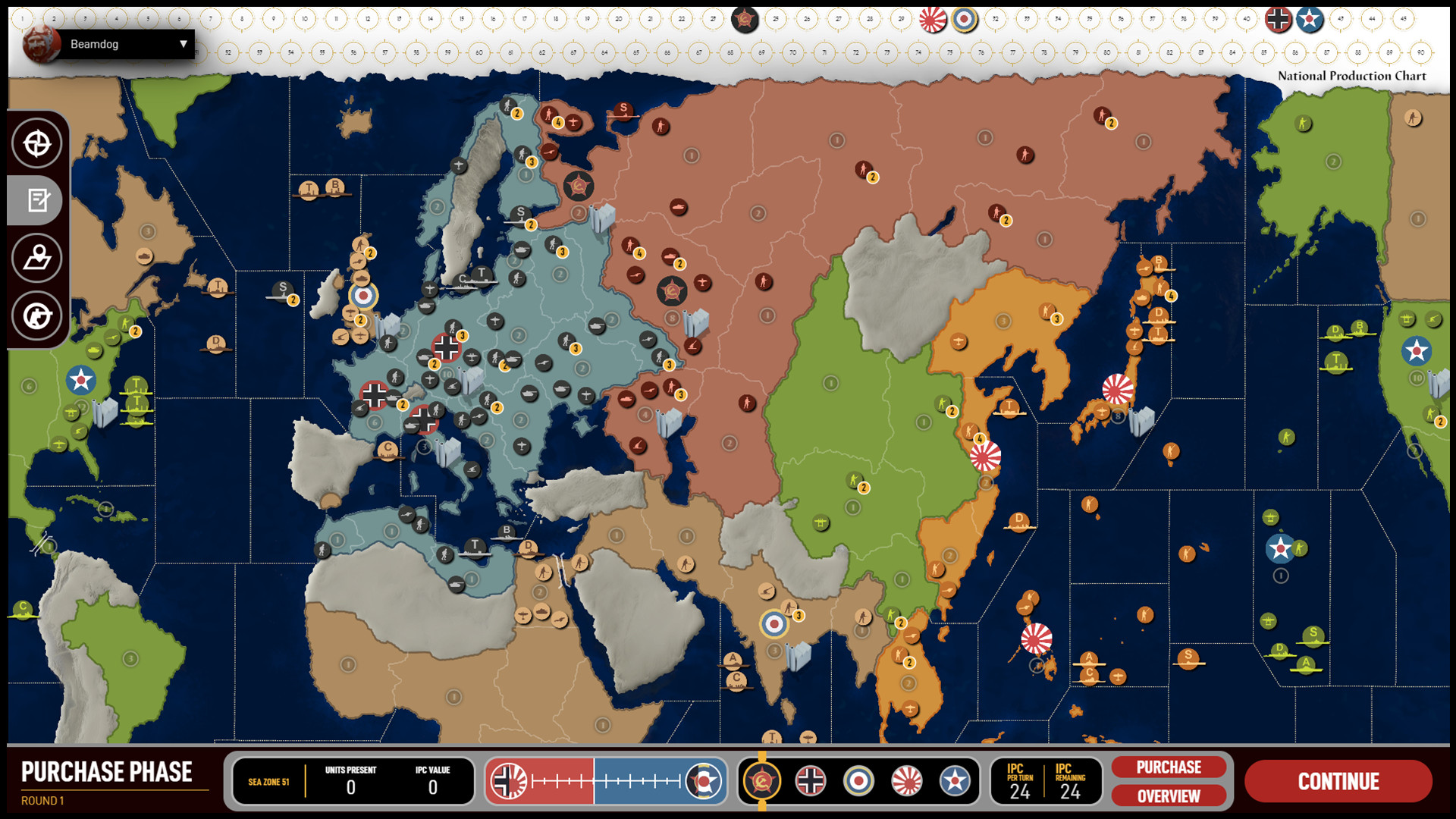Select the objectives crosshair icon in sidebar

pos(36,143)
